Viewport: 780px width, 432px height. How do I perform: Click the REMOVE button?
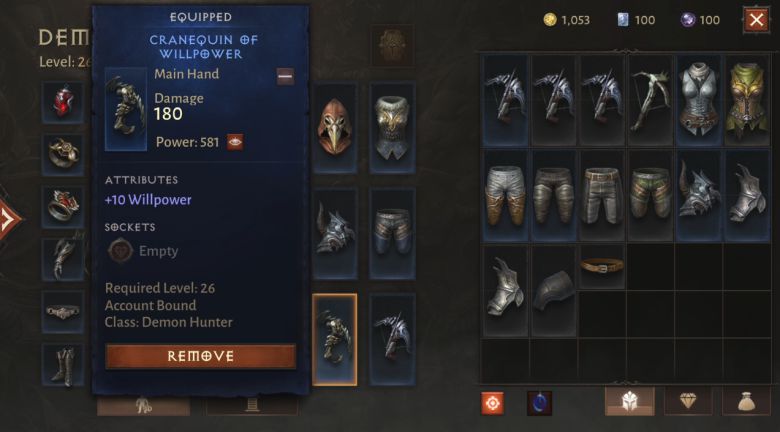point(200,356)
